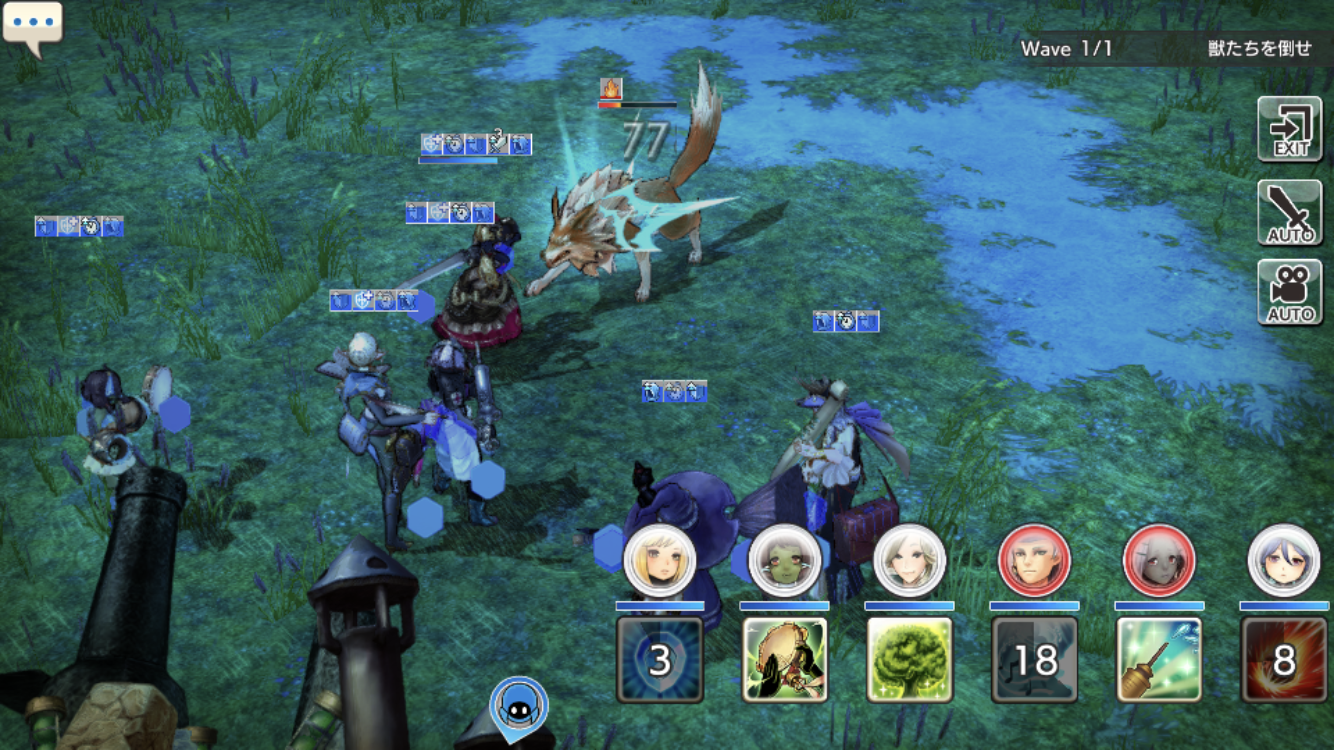
Task: Toggle the AUTO camera button
Action: [1289, 293]
